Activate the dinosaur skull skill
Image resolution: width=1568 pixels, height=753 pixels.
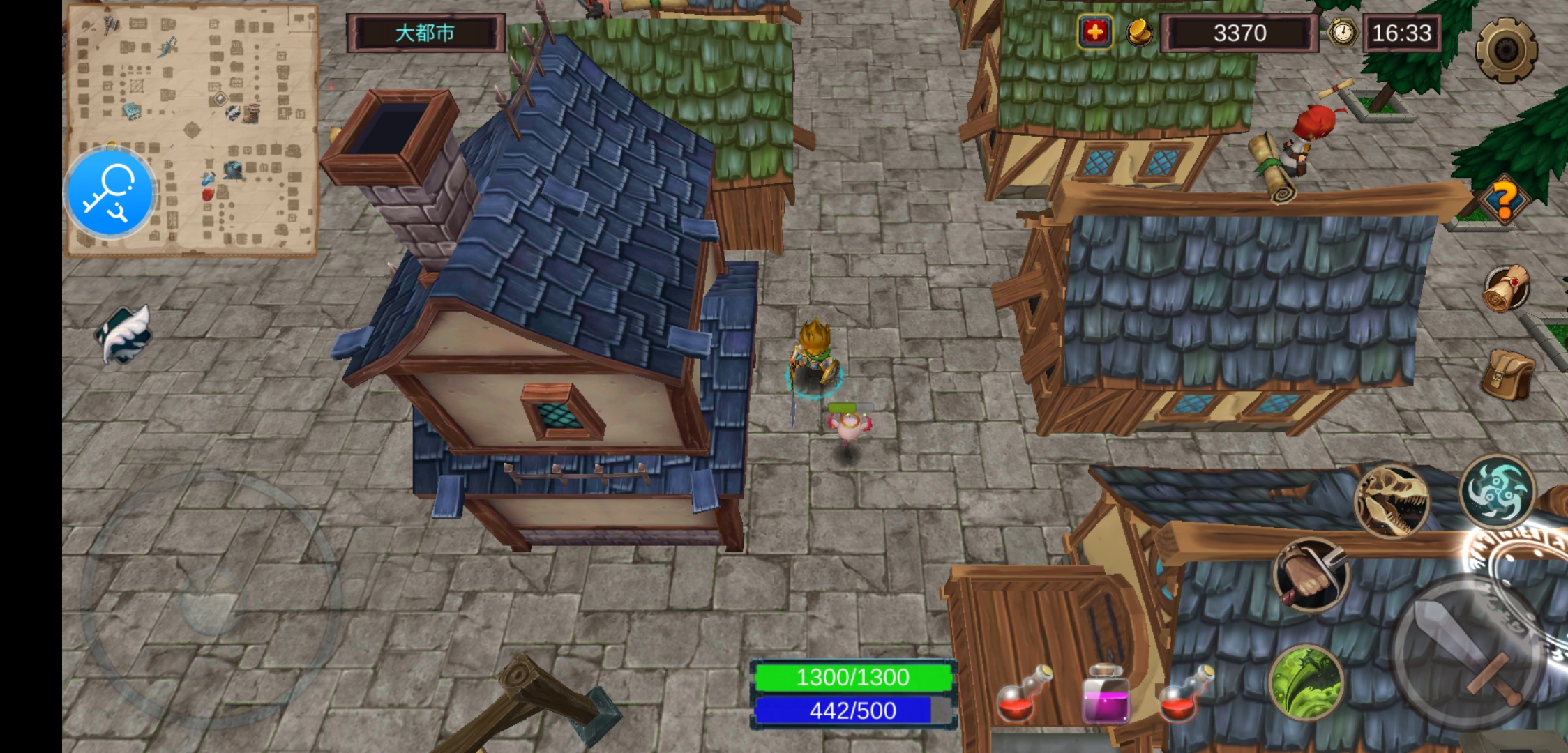pos(1391,501)
